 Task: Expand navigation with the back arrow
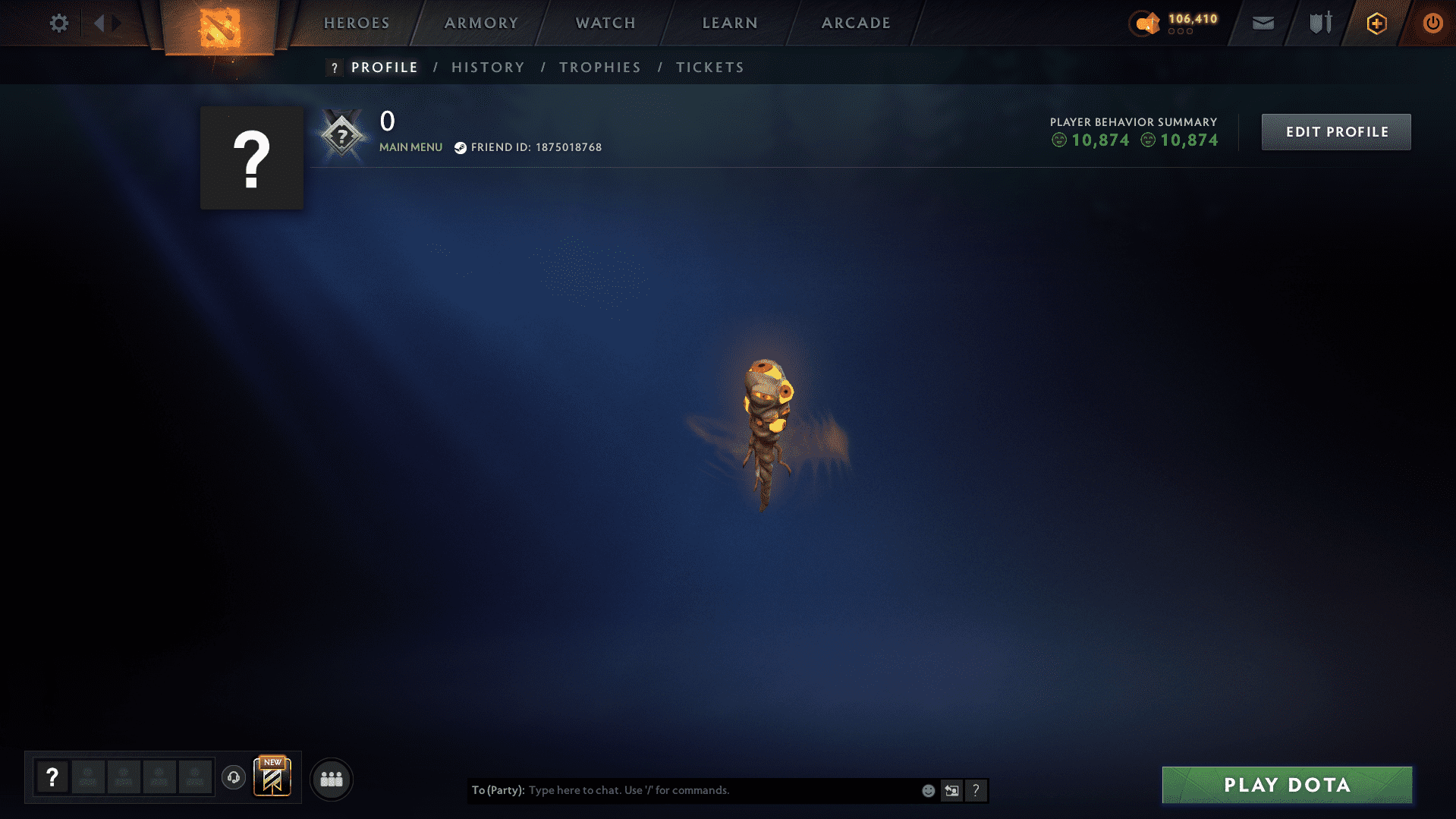tap(99, 23)
